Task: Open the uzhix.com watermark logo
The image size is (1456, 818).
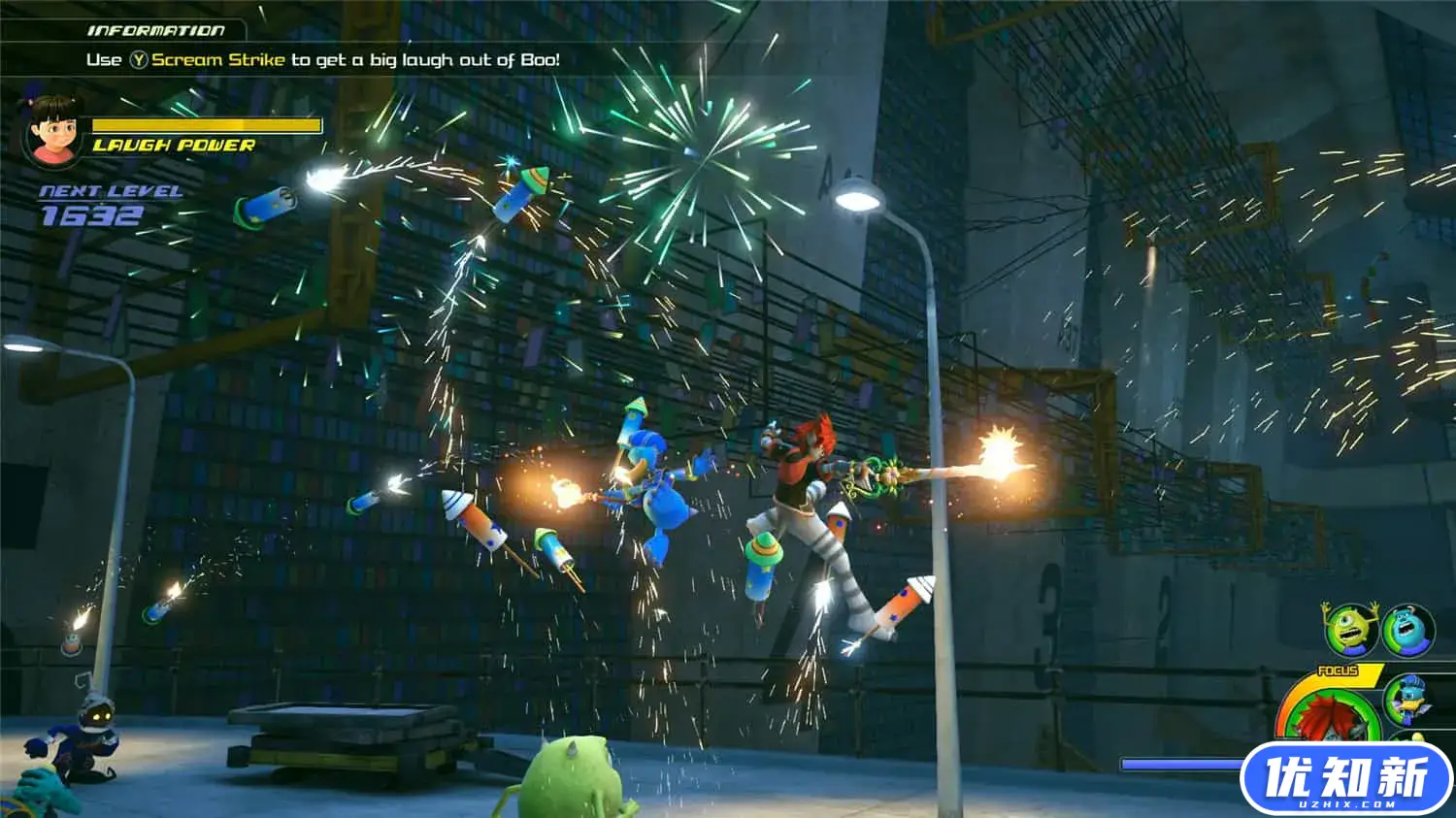Action: [1346, 778]
